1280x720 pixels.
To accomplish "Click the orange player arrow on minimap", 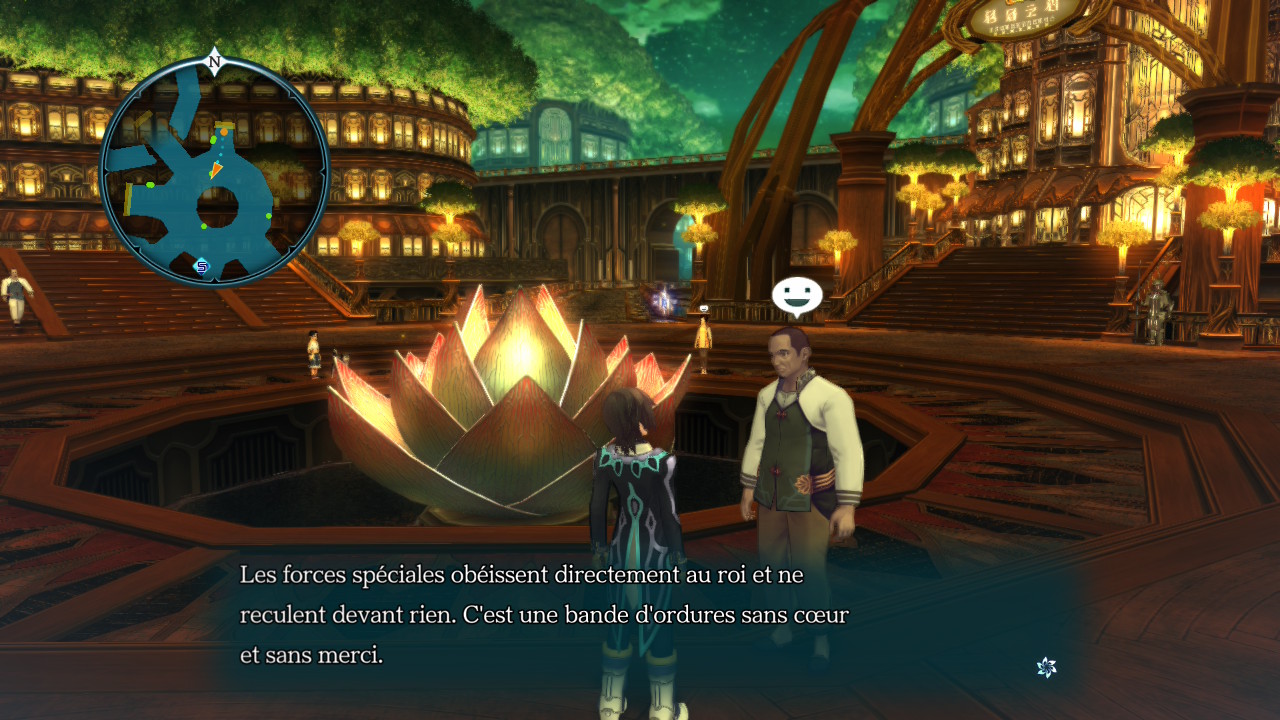I will coord(216,170).
